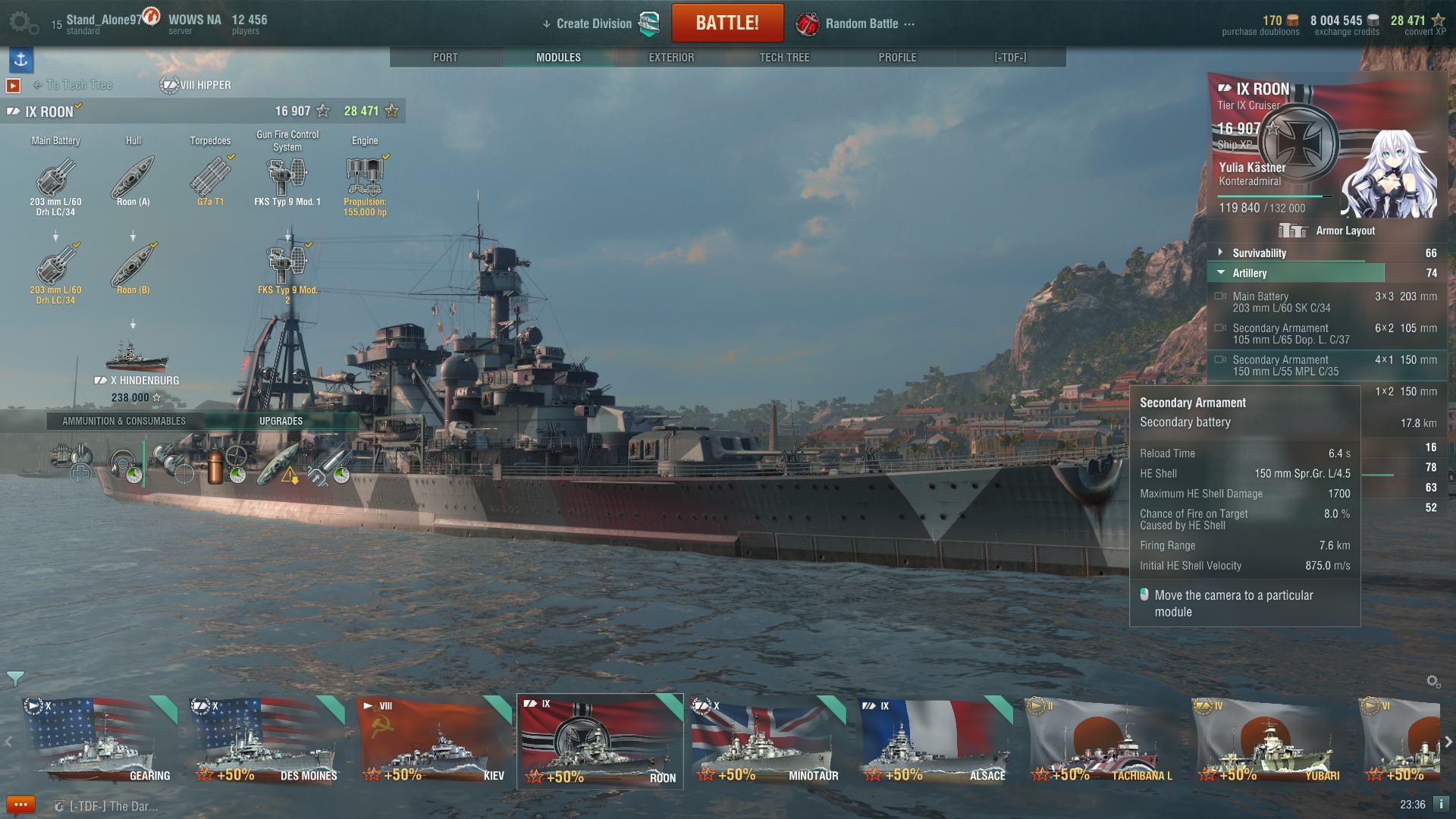1456x819 pixels.
Task: Choose the G7a T1 torpedoes module
Action: tap(210, 180)
